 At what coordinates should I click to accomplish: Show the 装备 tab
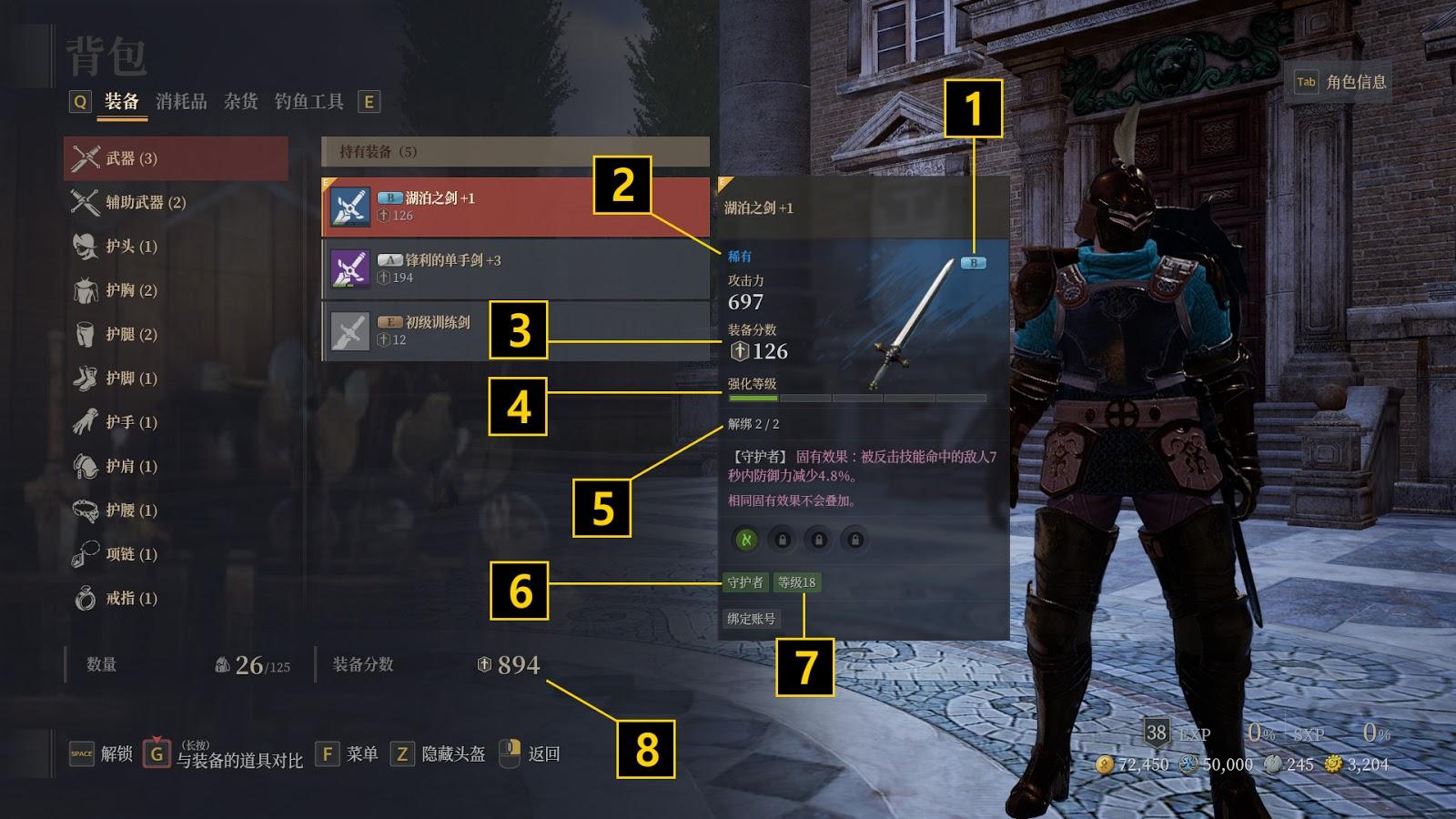[121, 101]
